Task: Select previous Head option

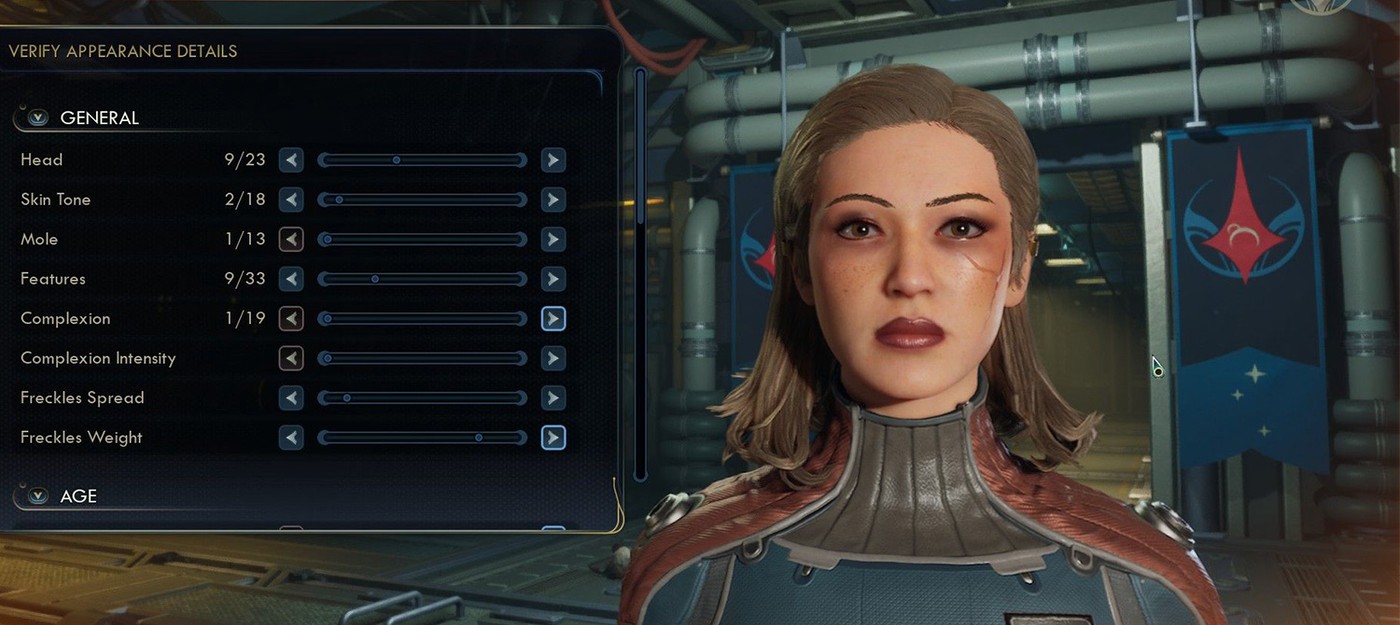Action: [x=291, y=160]
